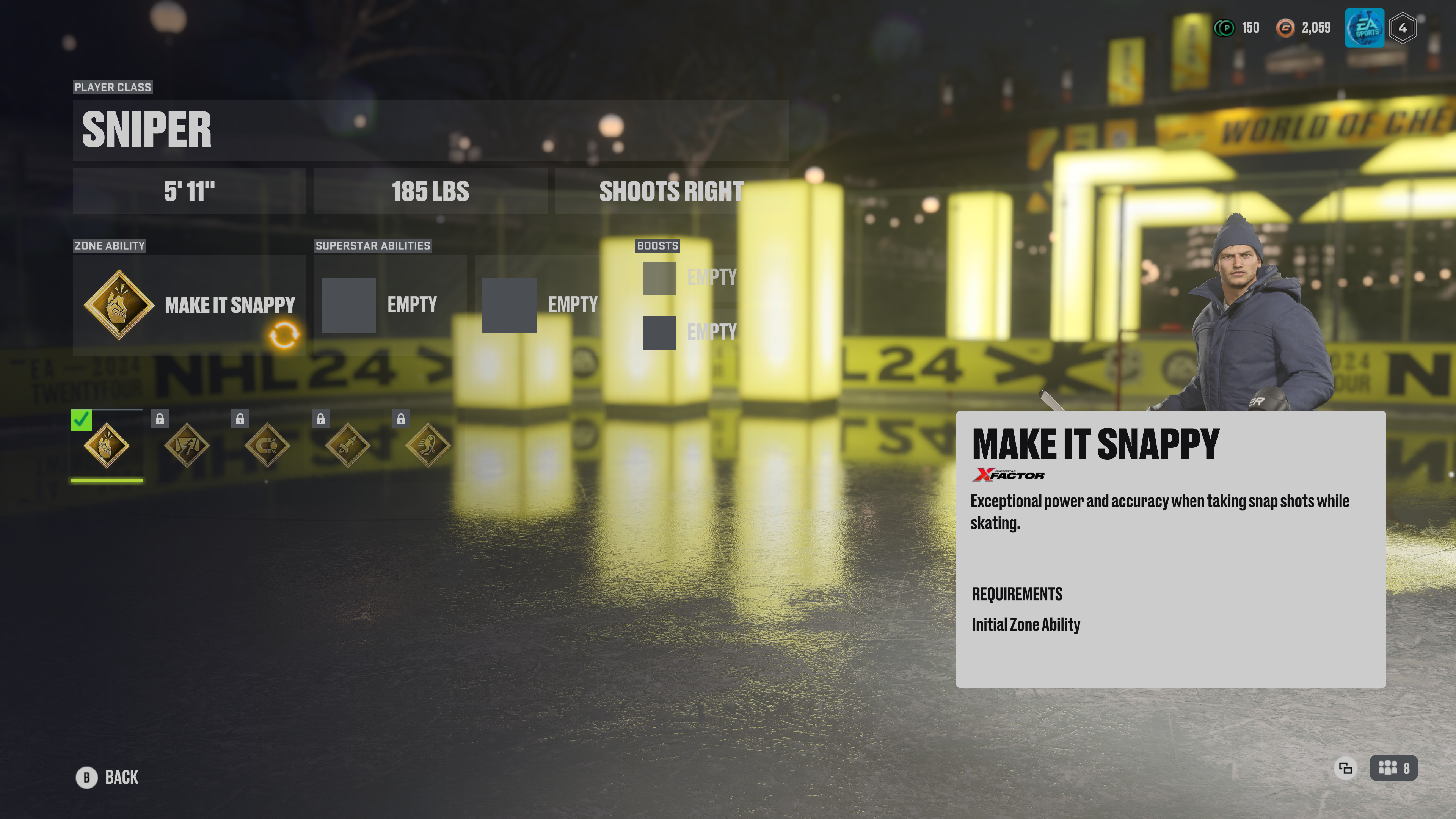Pick the locked magnet zone ability

267,446
